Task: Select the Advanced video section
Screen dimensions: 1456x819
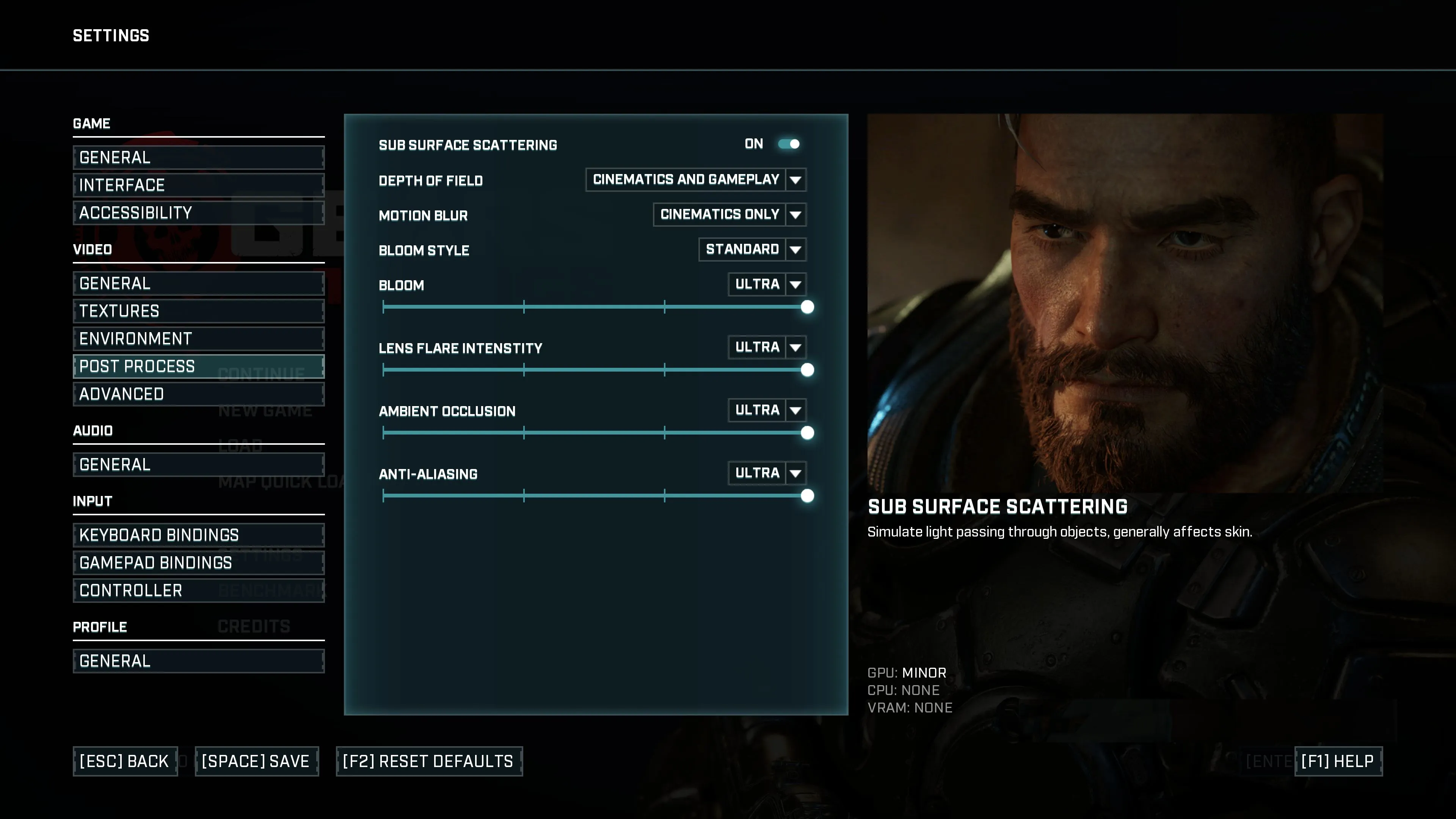Action: [x=198, y=394]
